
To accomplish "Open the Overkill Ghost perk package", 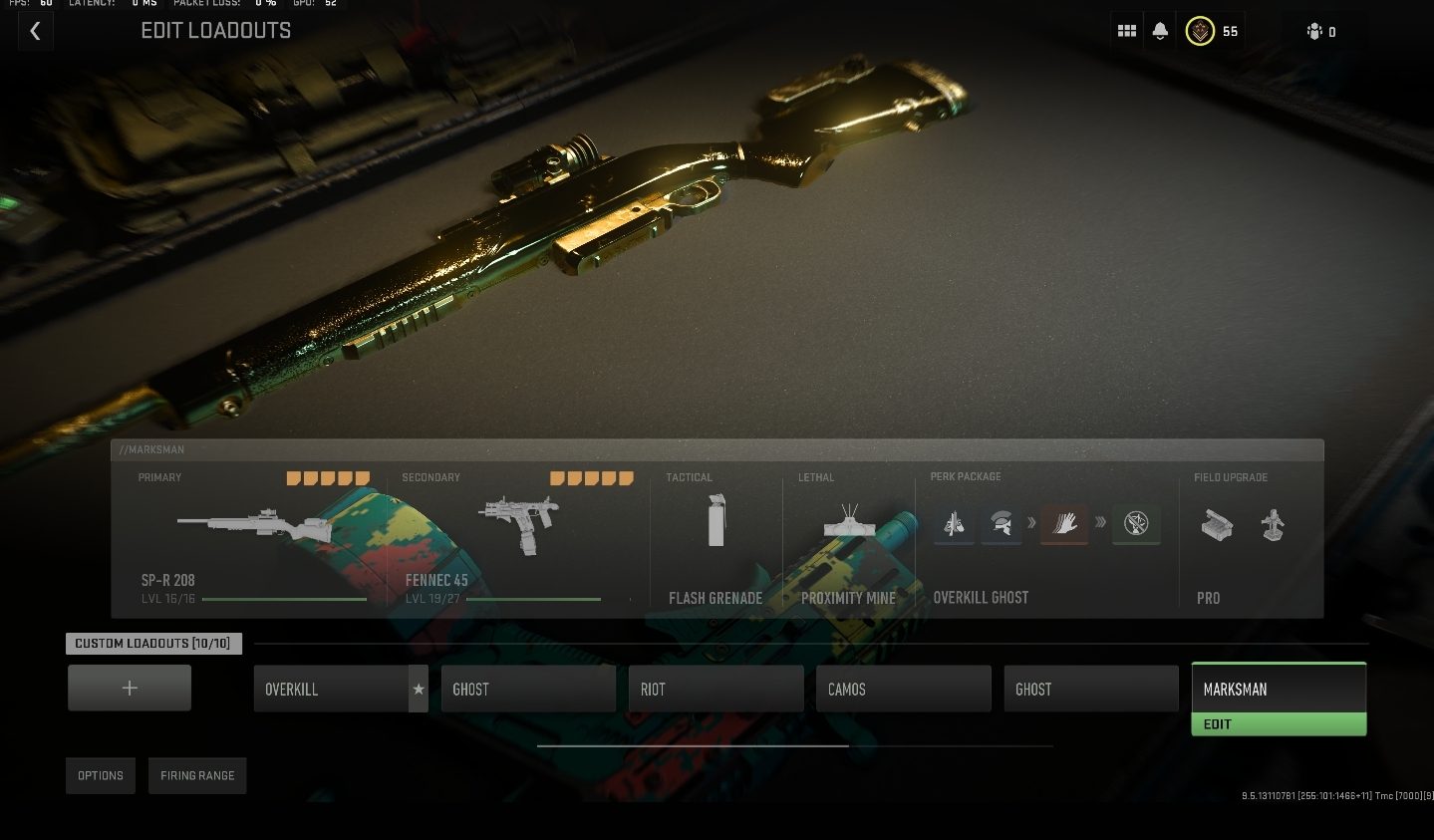I will pyautogui.click(x=1046, y=538).
